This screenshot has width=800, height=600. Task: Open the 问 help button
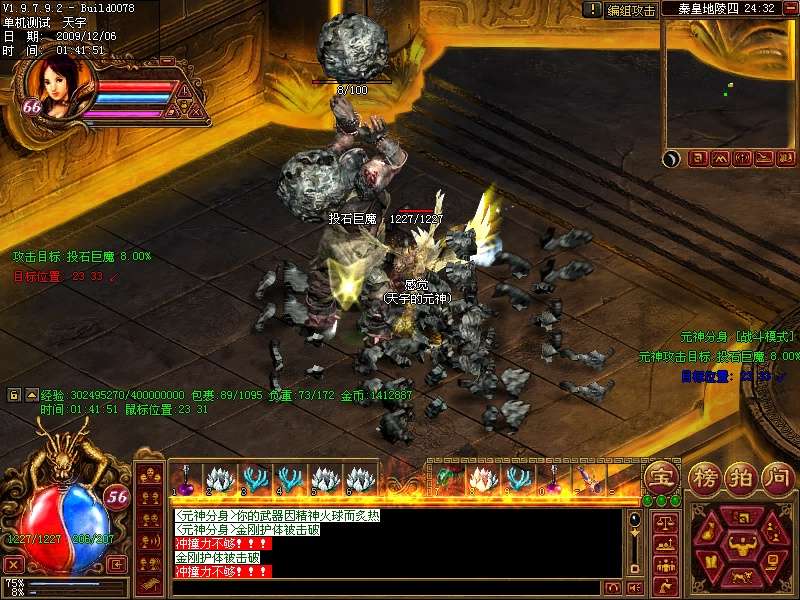[778, 477]
